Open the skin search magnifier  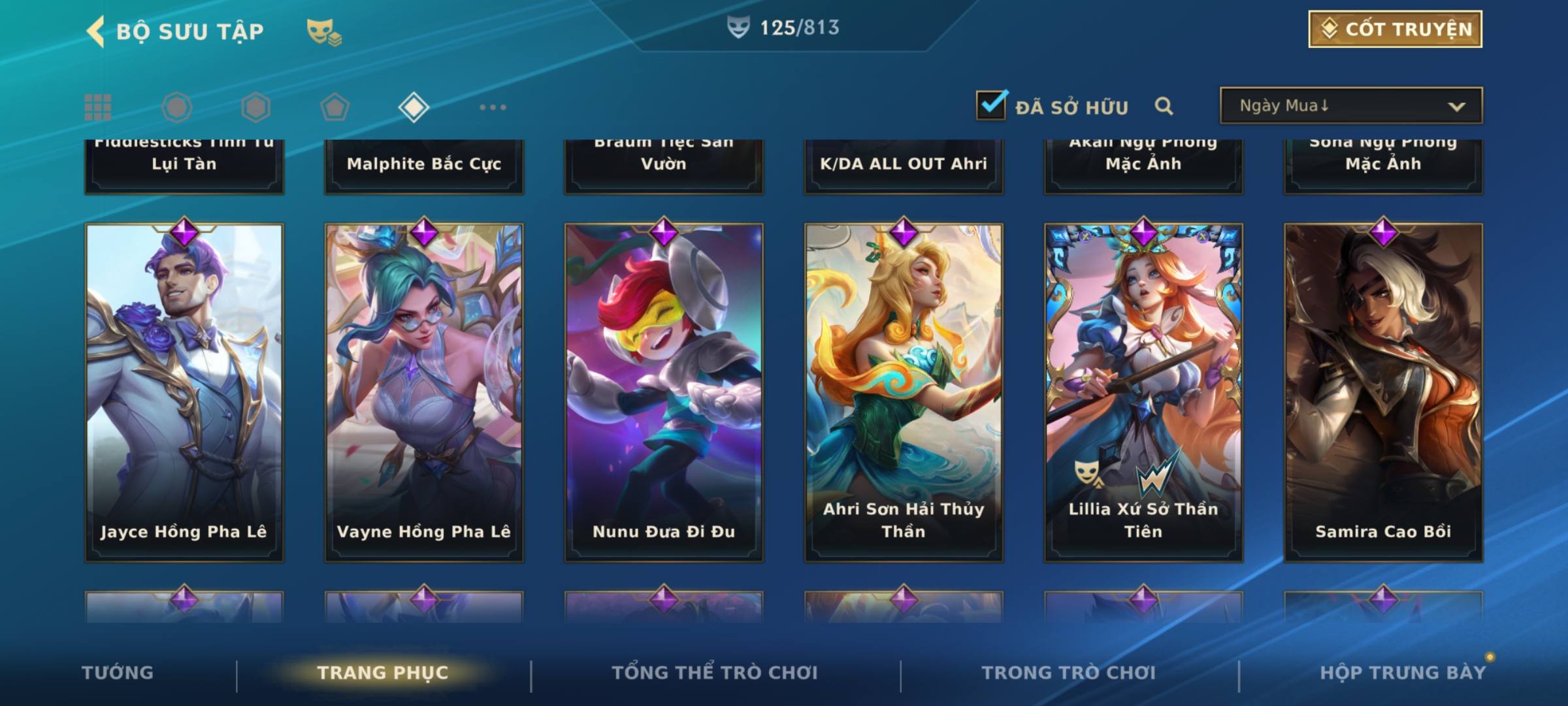click(x=1164, y=106)
